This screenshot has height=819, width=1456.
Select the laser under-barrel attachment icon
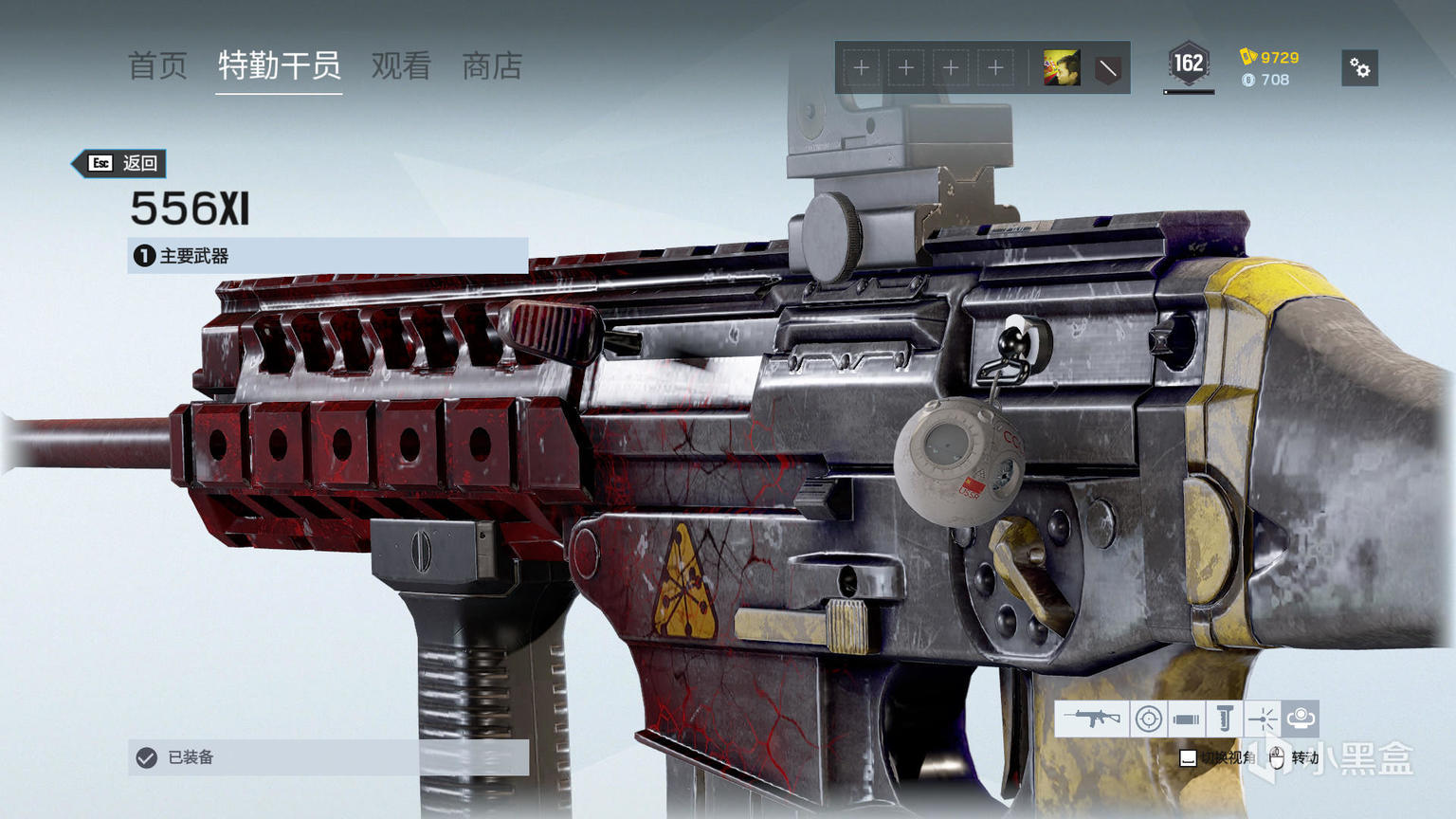(x=1262, y=719)
